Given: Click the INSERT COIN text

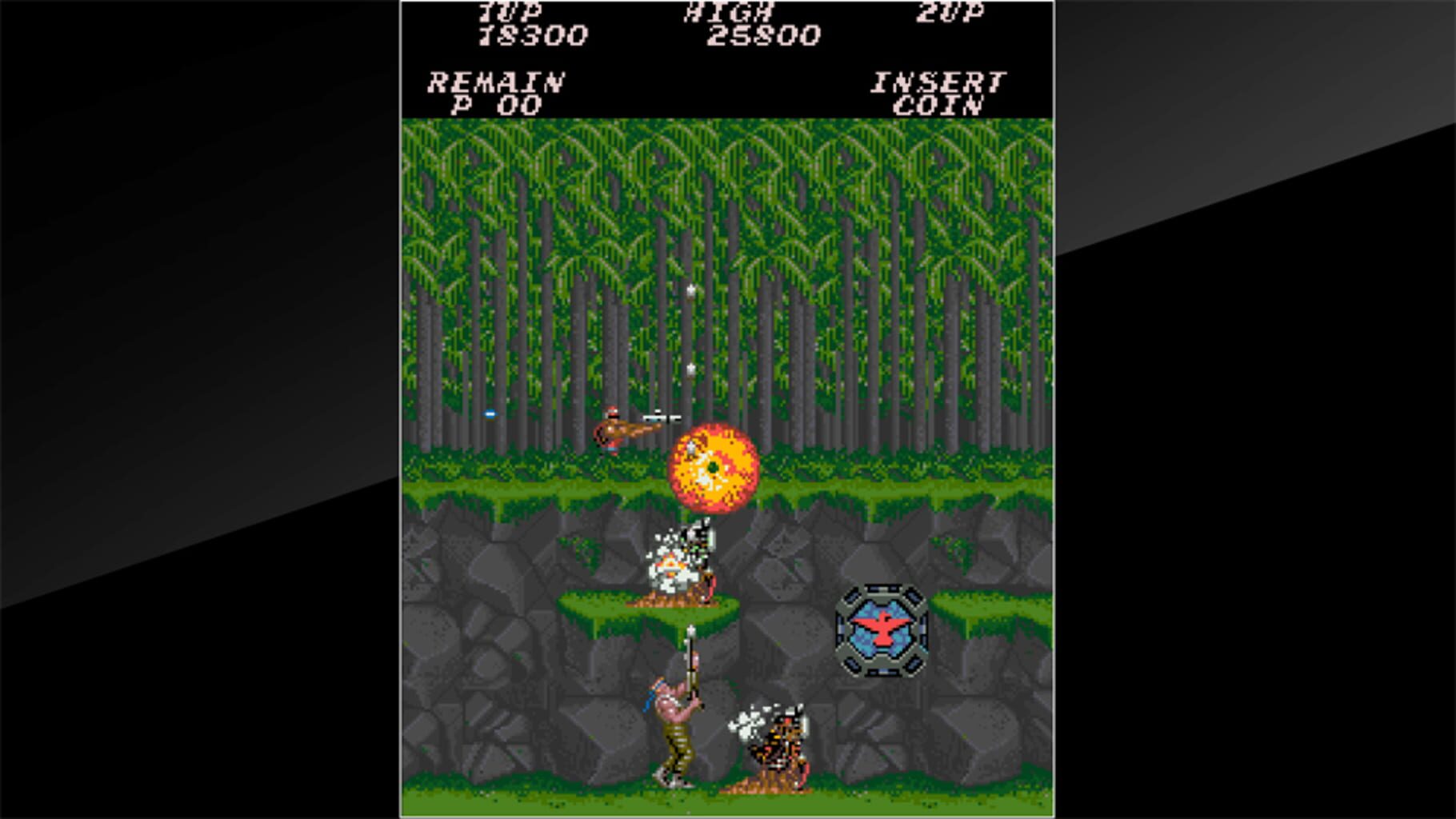Looking at the screenshot, I should (938, 90).
